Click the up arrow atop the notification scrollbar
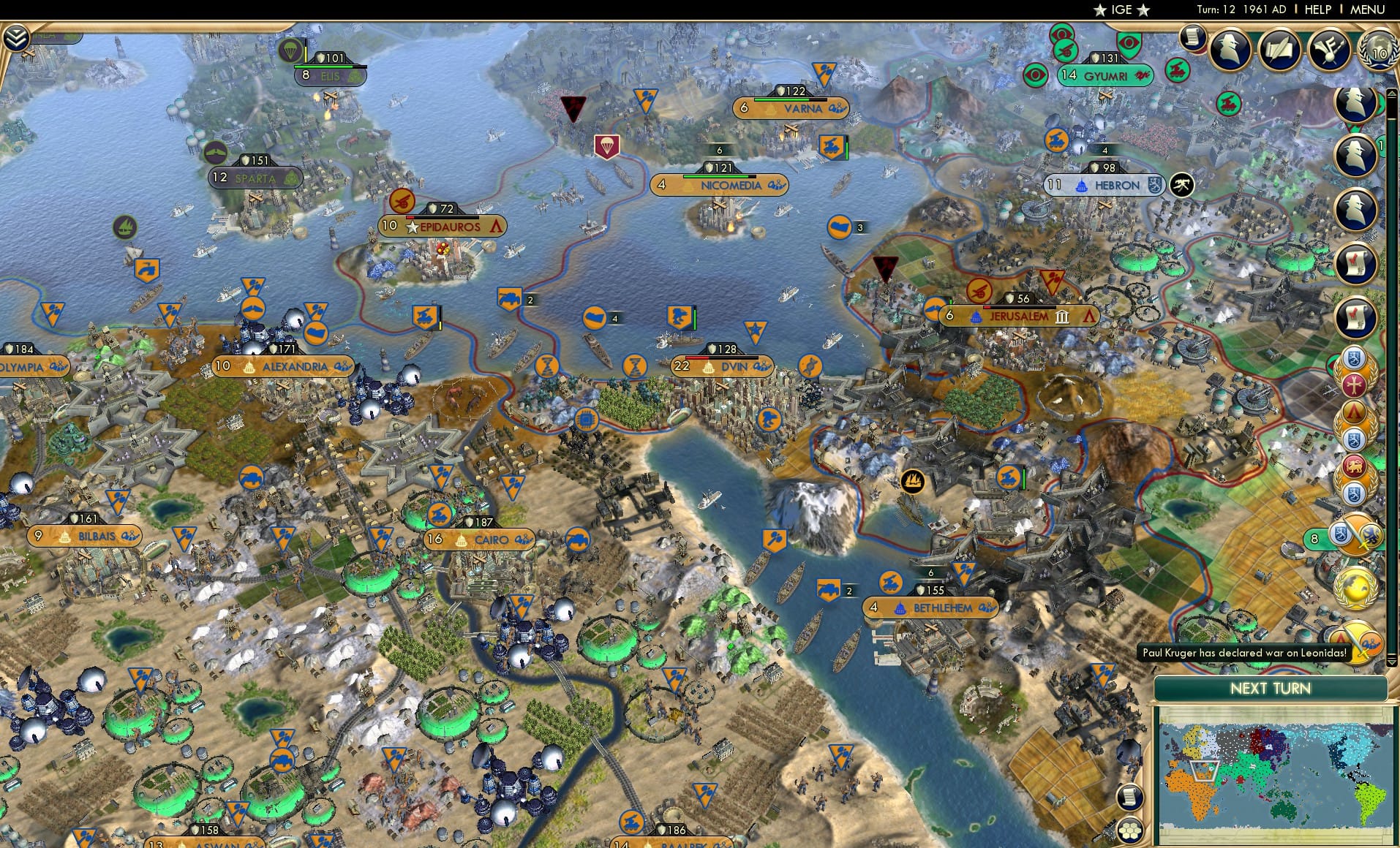The height and width of the screenshot is (848, 1400). [1390, 94]
